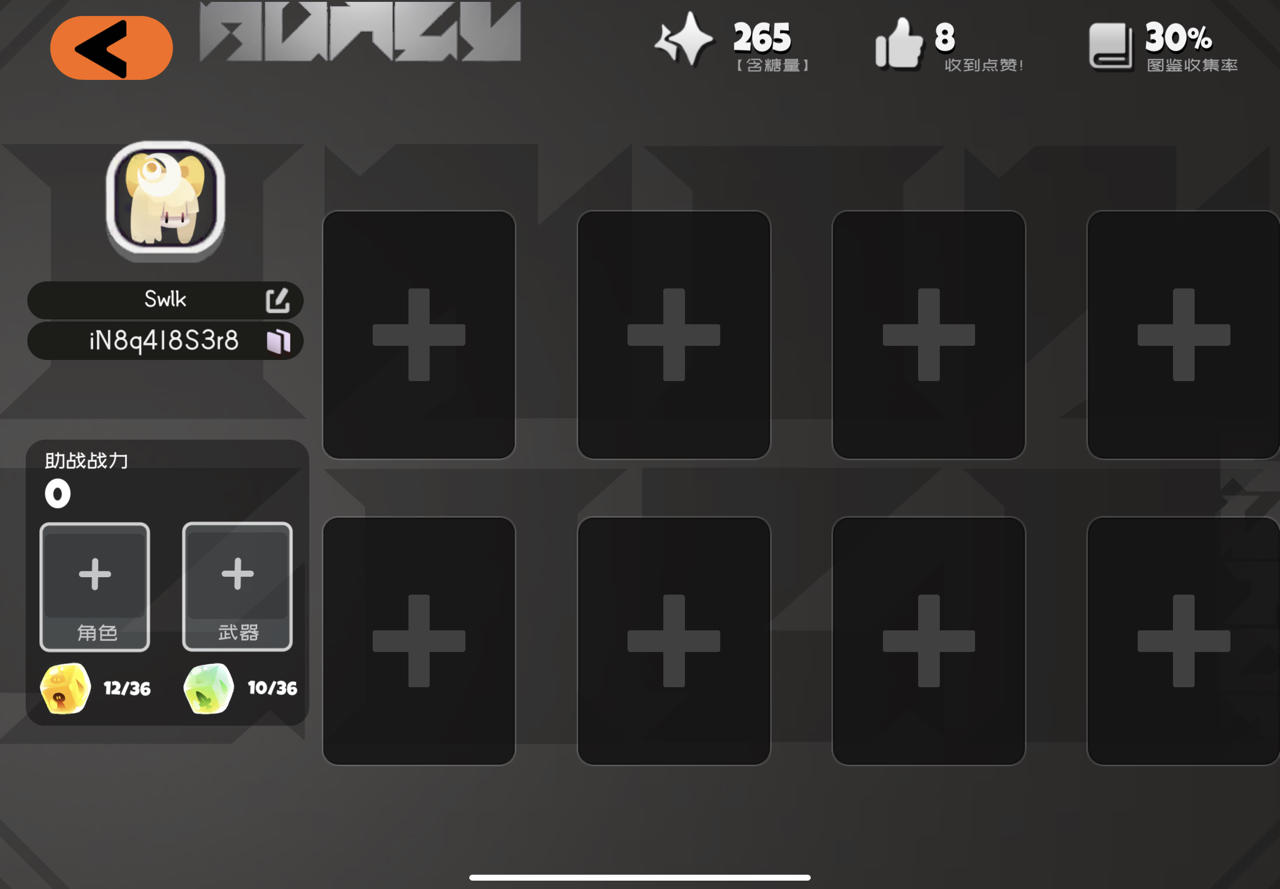
Task: Open the first empty card slot top row
Action: tap(418, 335)
